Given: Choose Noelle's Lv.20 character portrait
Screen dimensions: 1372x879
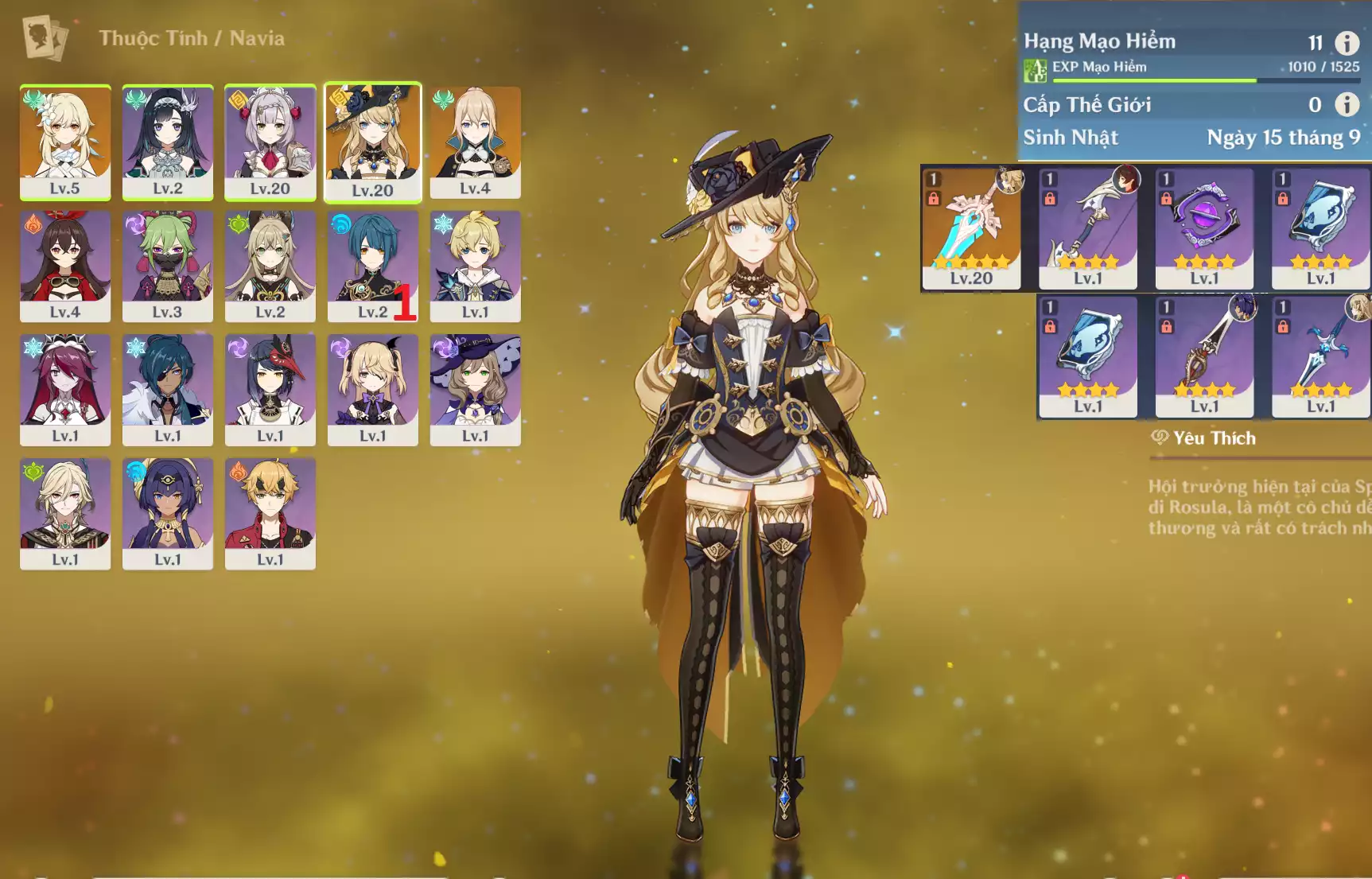Looking at the screenshot, I should (270, 142).
